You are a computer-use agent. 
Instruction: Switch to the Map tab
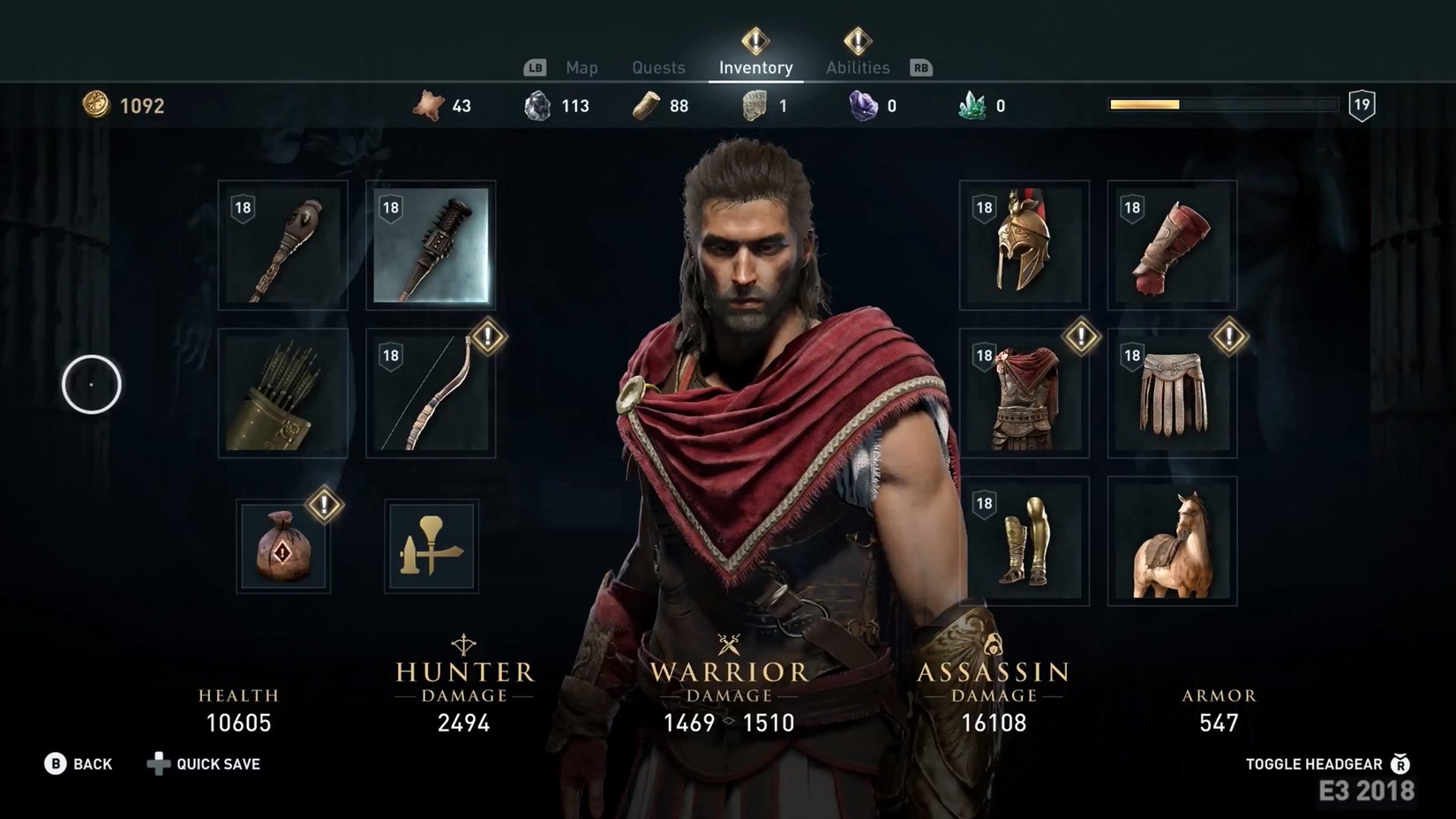pos(582,68)
